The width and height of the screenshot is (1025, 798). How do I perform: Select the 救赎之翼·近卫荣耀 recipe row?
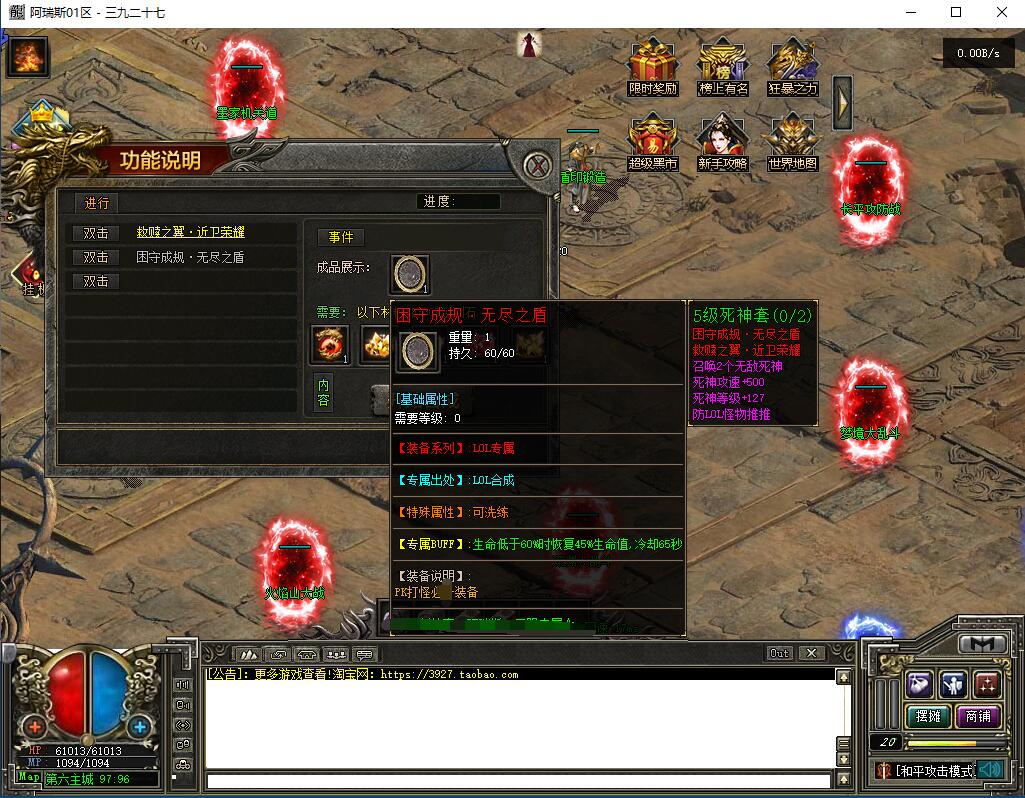point(190,232)
